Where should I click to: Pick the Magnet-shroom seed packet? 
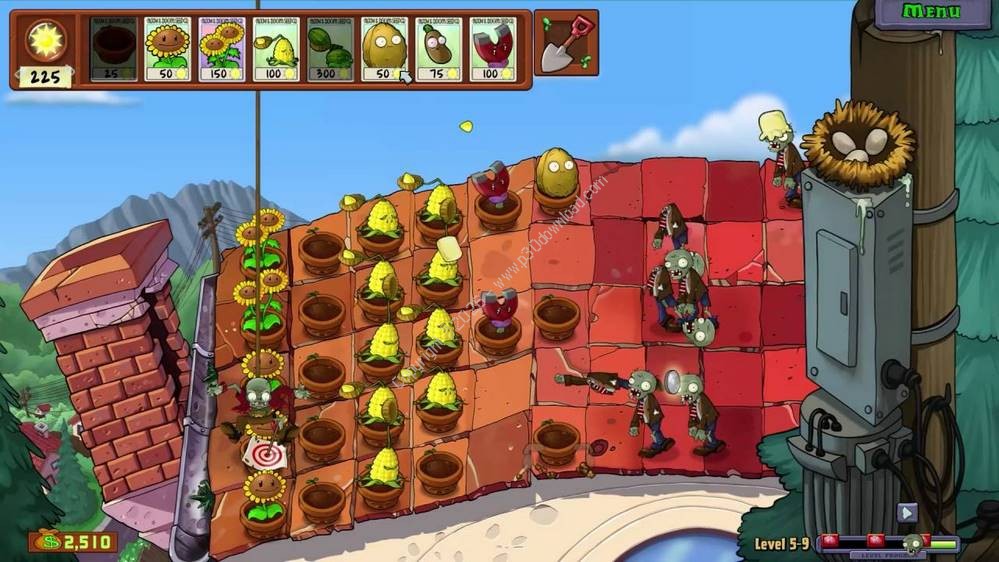point(493,48)
